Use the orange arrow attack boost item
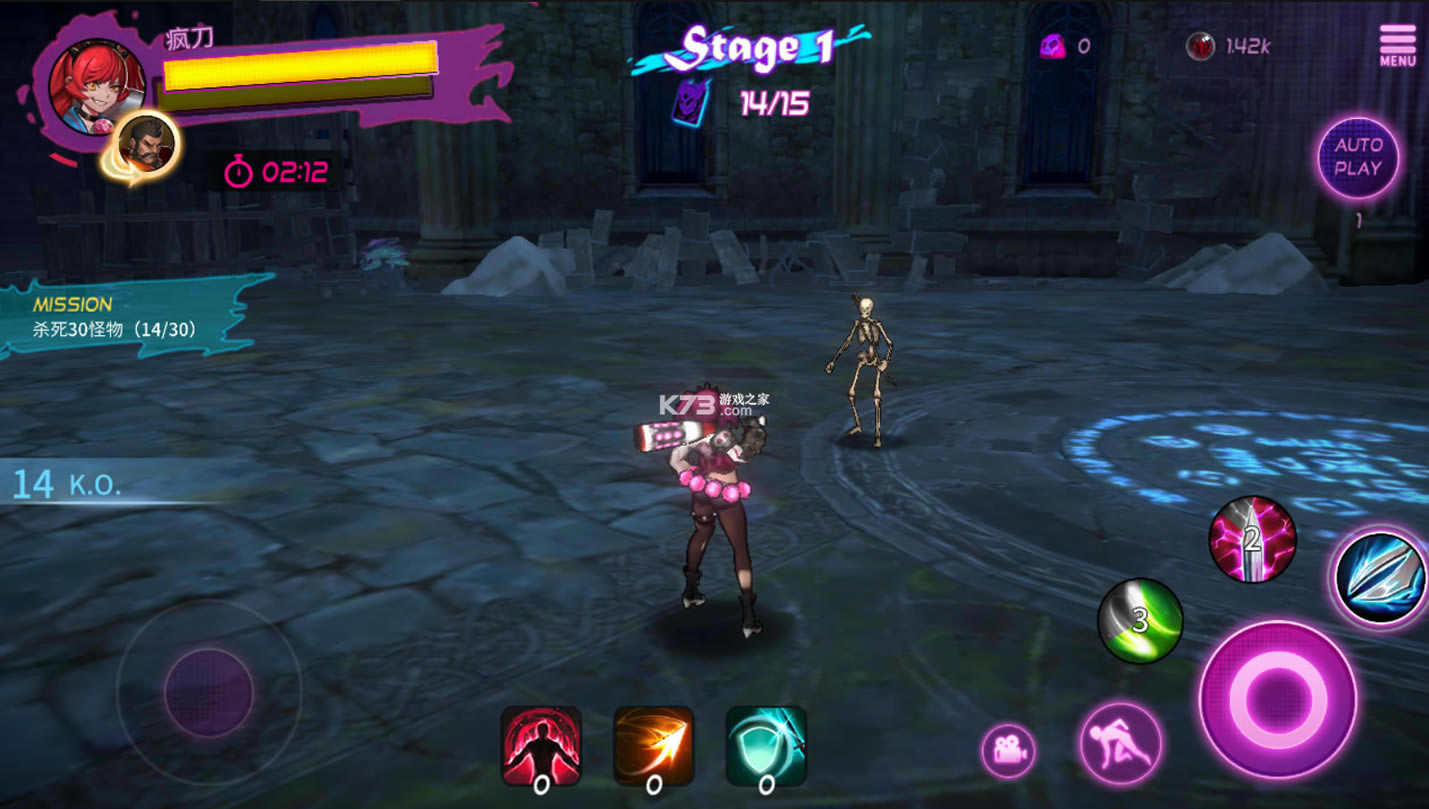1429x809 pixels. click(653, 746)
